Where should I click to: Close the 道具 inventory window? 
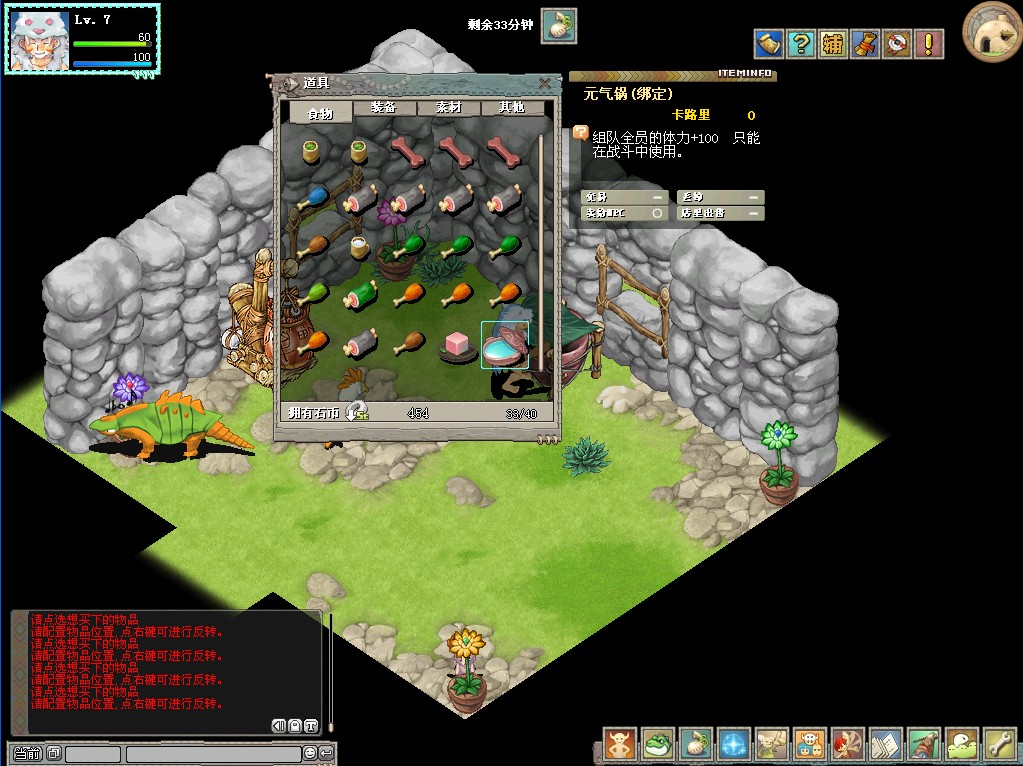(544, 83)
